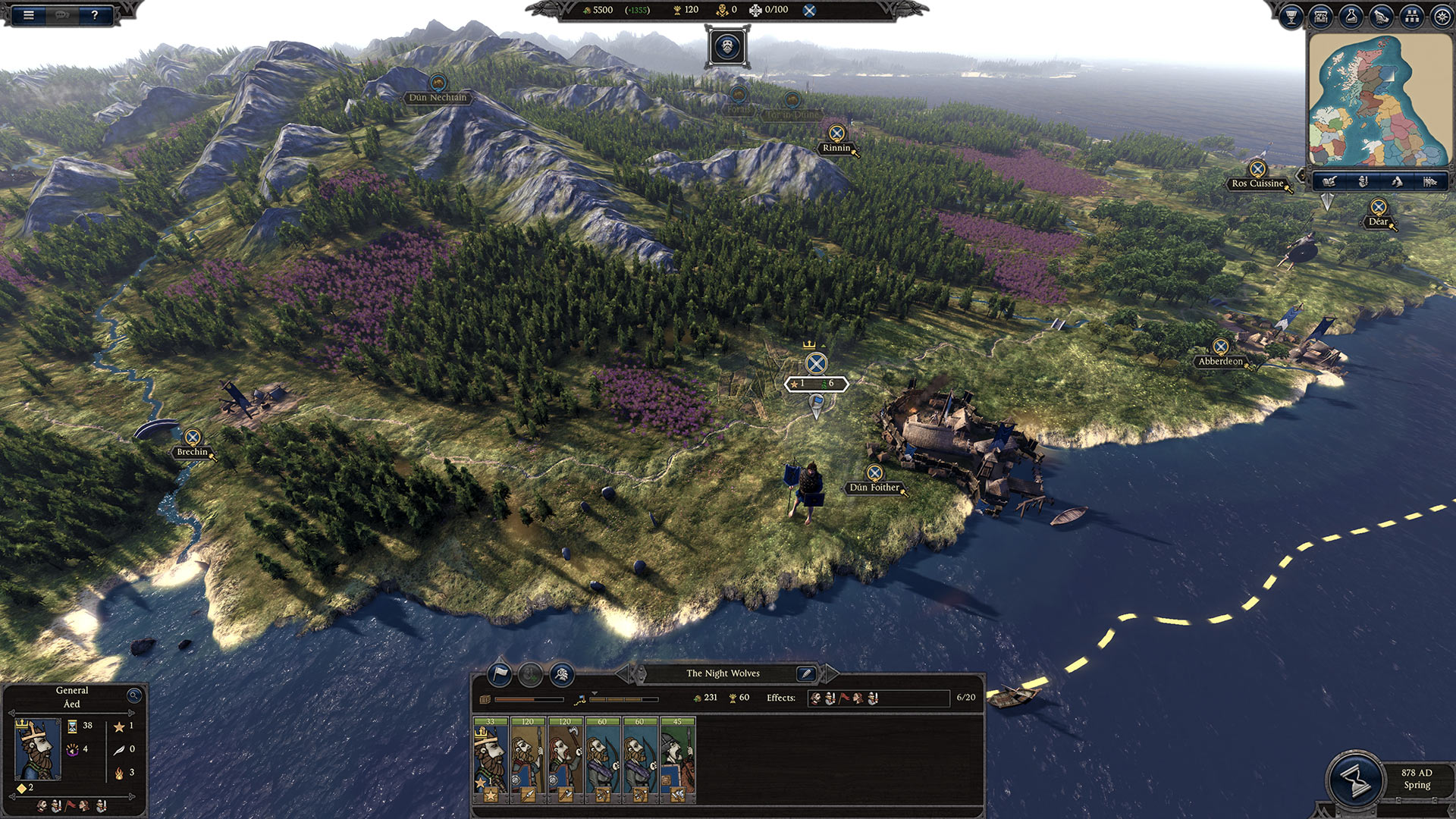
Task: Select the general unit card with crown
Action: pyautogui.click(x=490, y=760)
